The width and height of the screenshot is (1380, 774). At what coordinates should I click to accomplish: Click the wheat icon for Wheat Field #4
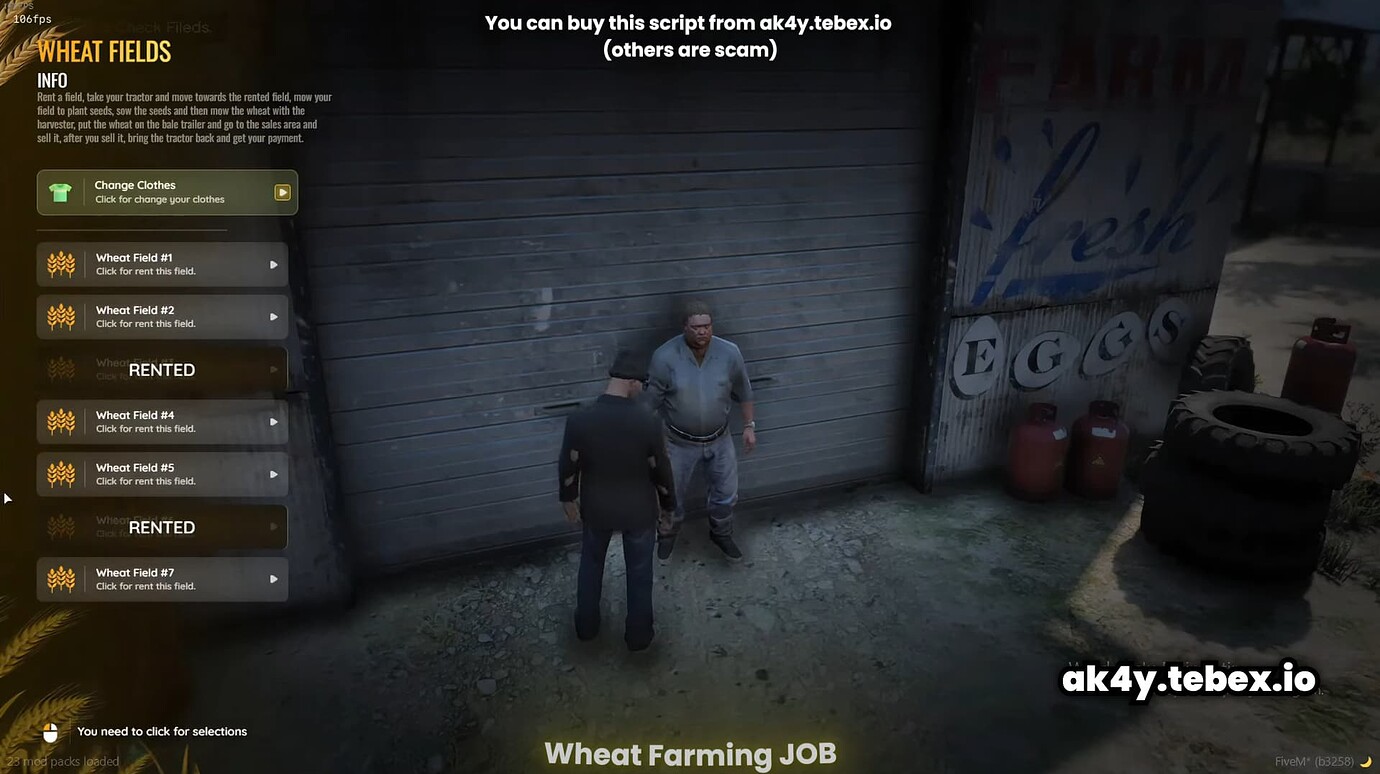[60, 421]
